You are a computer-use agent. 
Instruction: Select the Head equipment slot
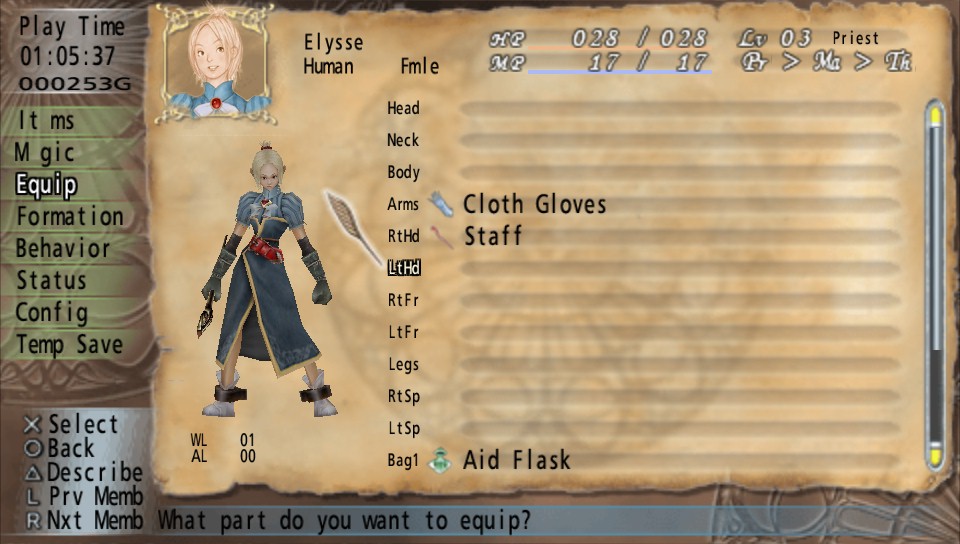pos(403,108)
